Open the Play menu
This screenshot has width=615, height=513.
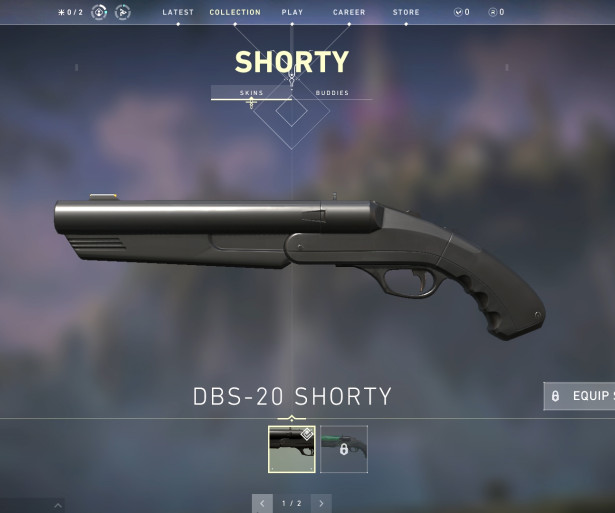pos(292,12)
